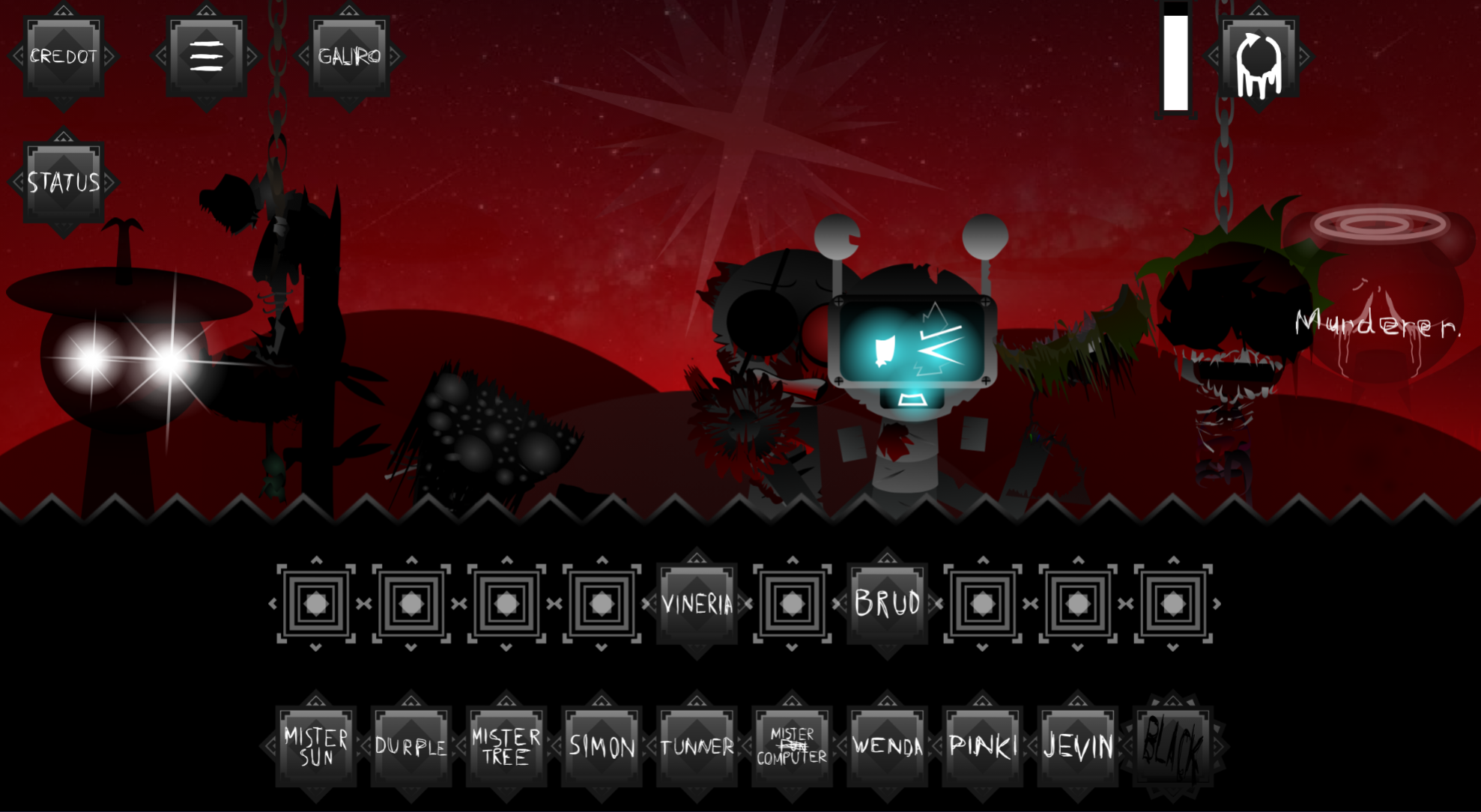Click the GALIRO button

point(349,56)
